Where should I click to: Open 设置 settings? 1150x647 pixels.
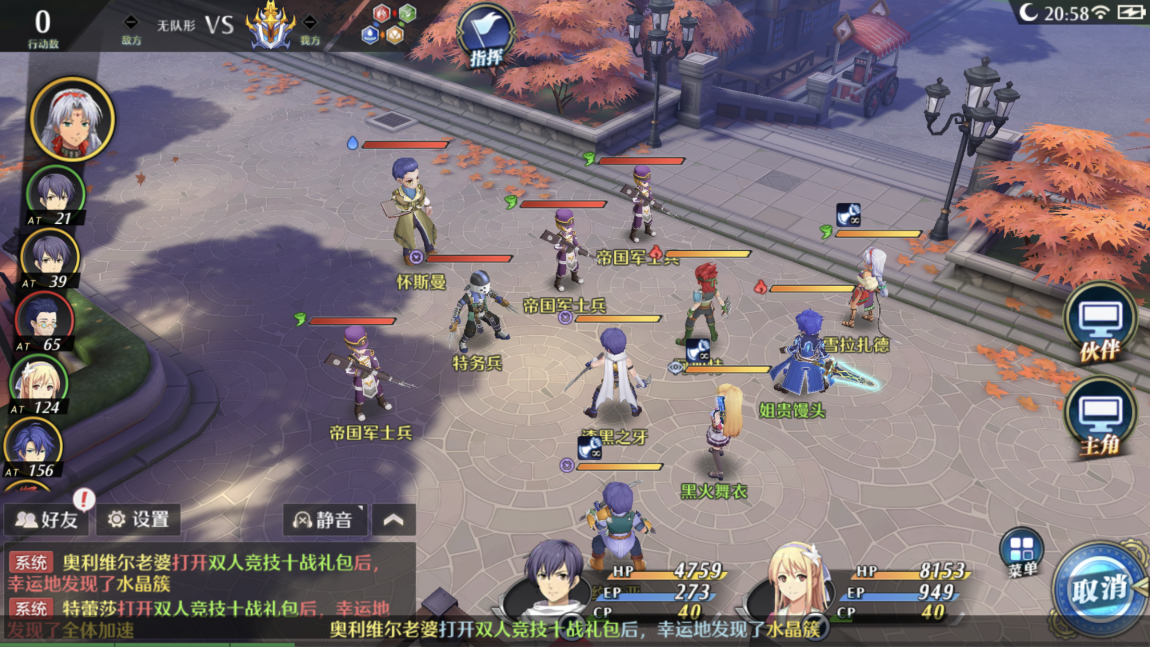139,520
